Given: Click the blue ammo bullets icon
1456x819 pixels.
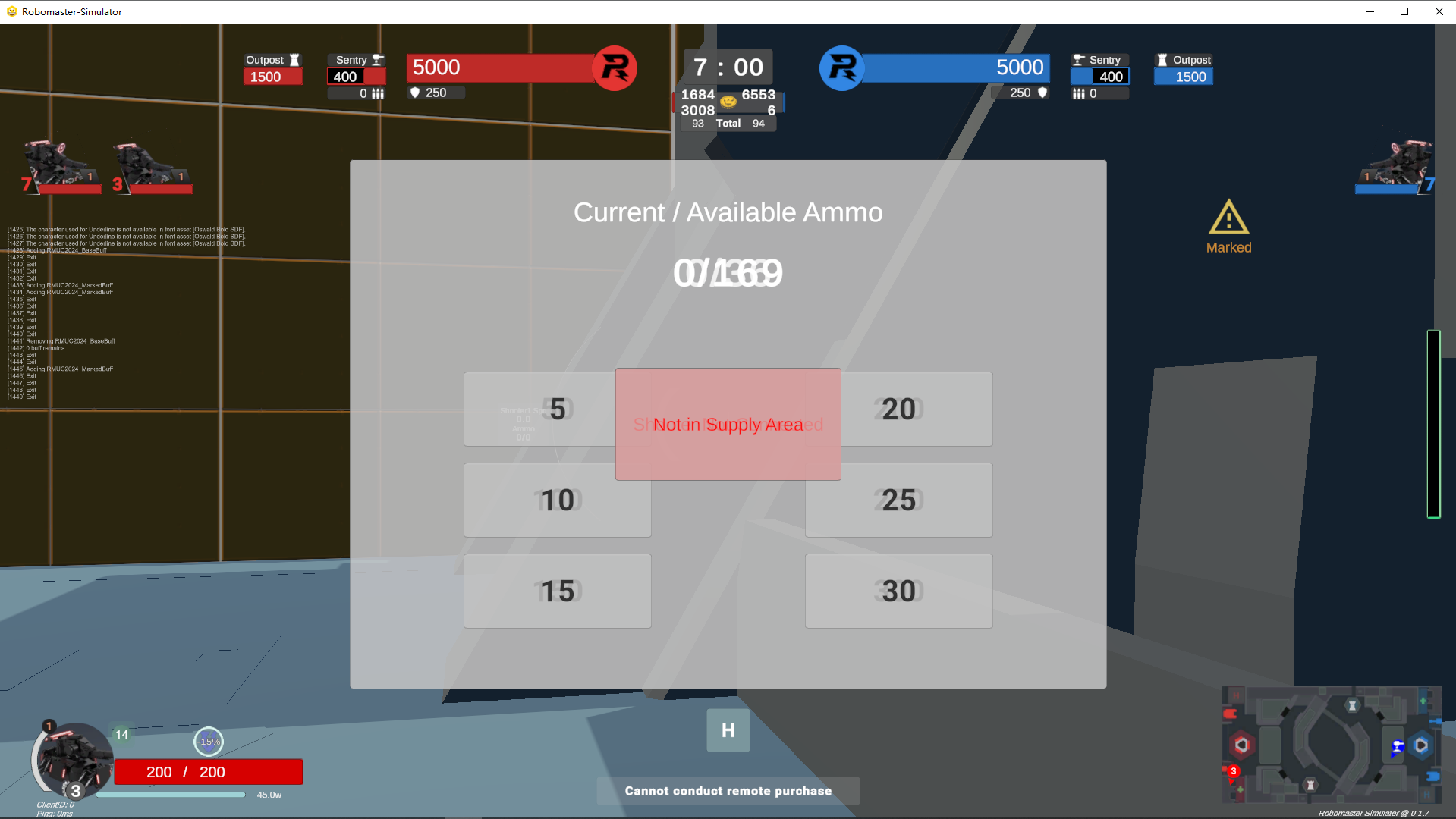Looking at the screenshot, I should click(1080, 93).
